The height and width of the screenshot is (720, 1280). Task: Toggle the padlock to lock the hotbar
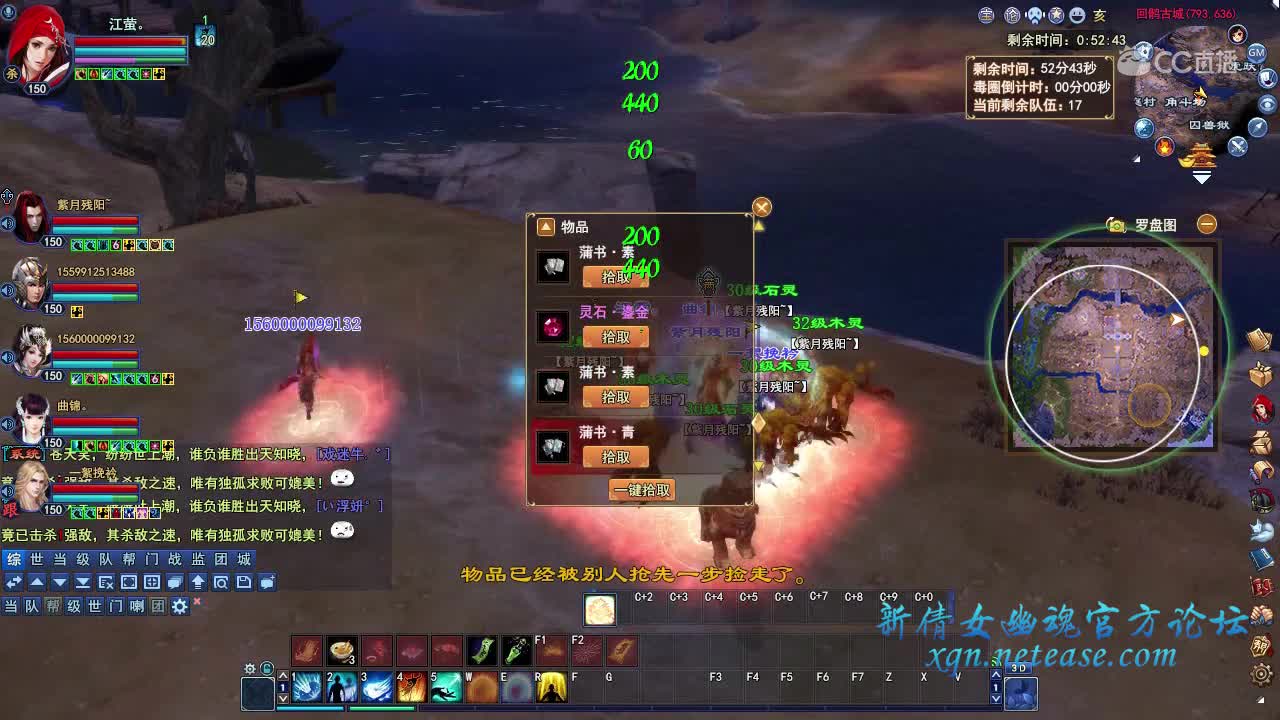[x=266, y=668]
